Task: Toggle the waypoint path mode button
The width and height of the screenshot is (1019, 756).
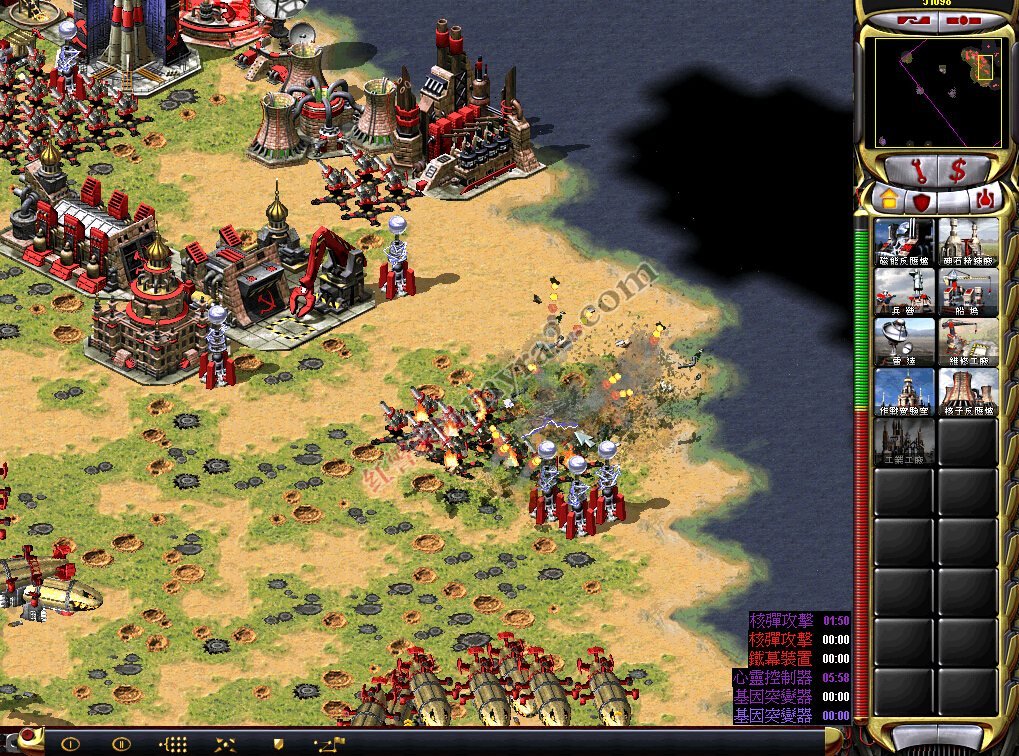Action: point(329,743)
